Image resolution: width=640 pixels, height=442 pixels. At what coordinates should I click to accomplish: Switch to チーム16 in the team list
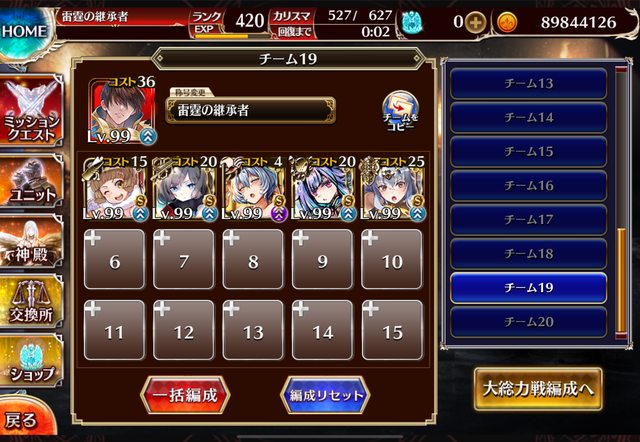point(528,186)
